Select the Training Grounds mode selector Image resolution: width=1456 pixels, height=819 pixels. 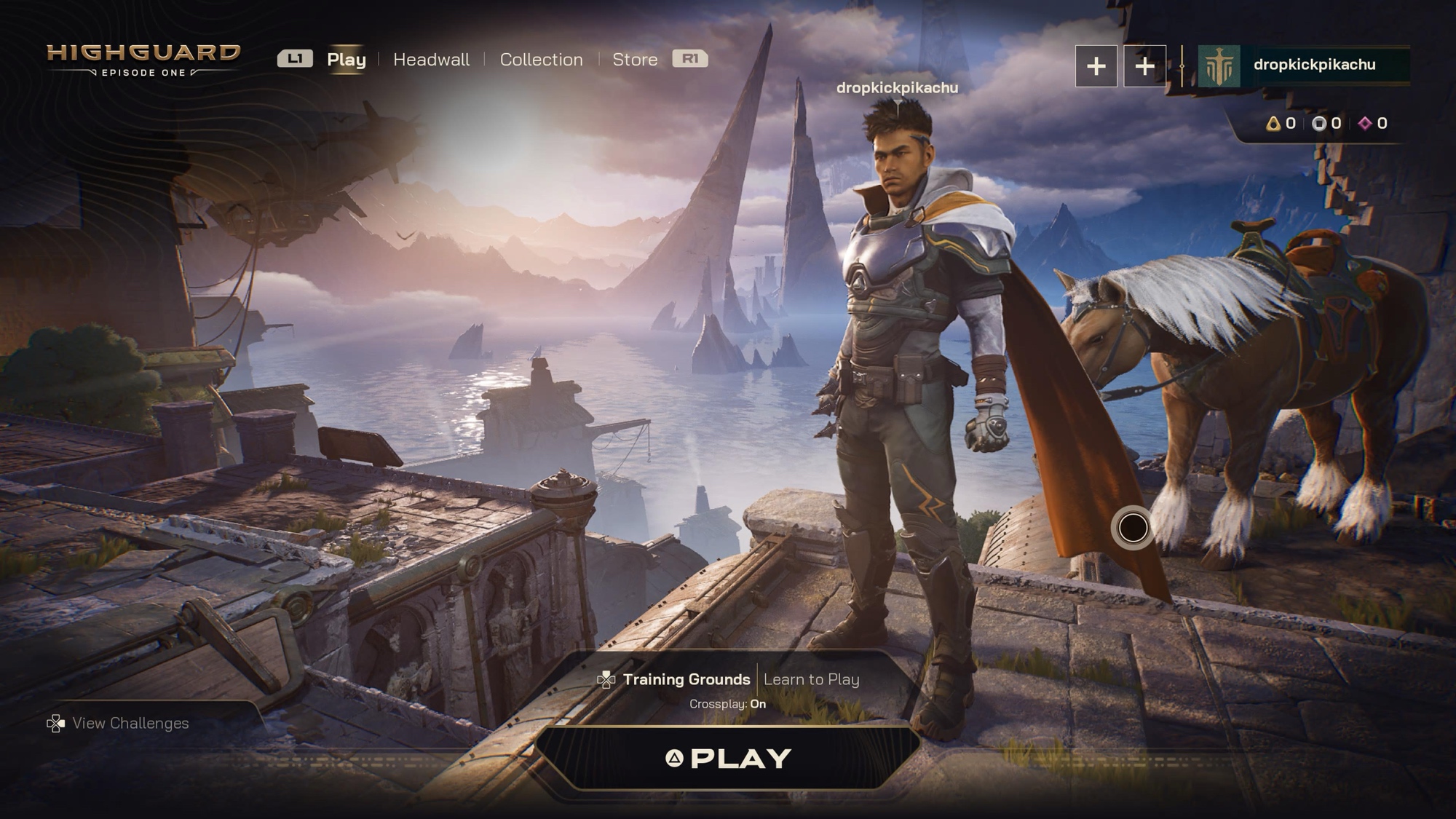click(686, 679)
